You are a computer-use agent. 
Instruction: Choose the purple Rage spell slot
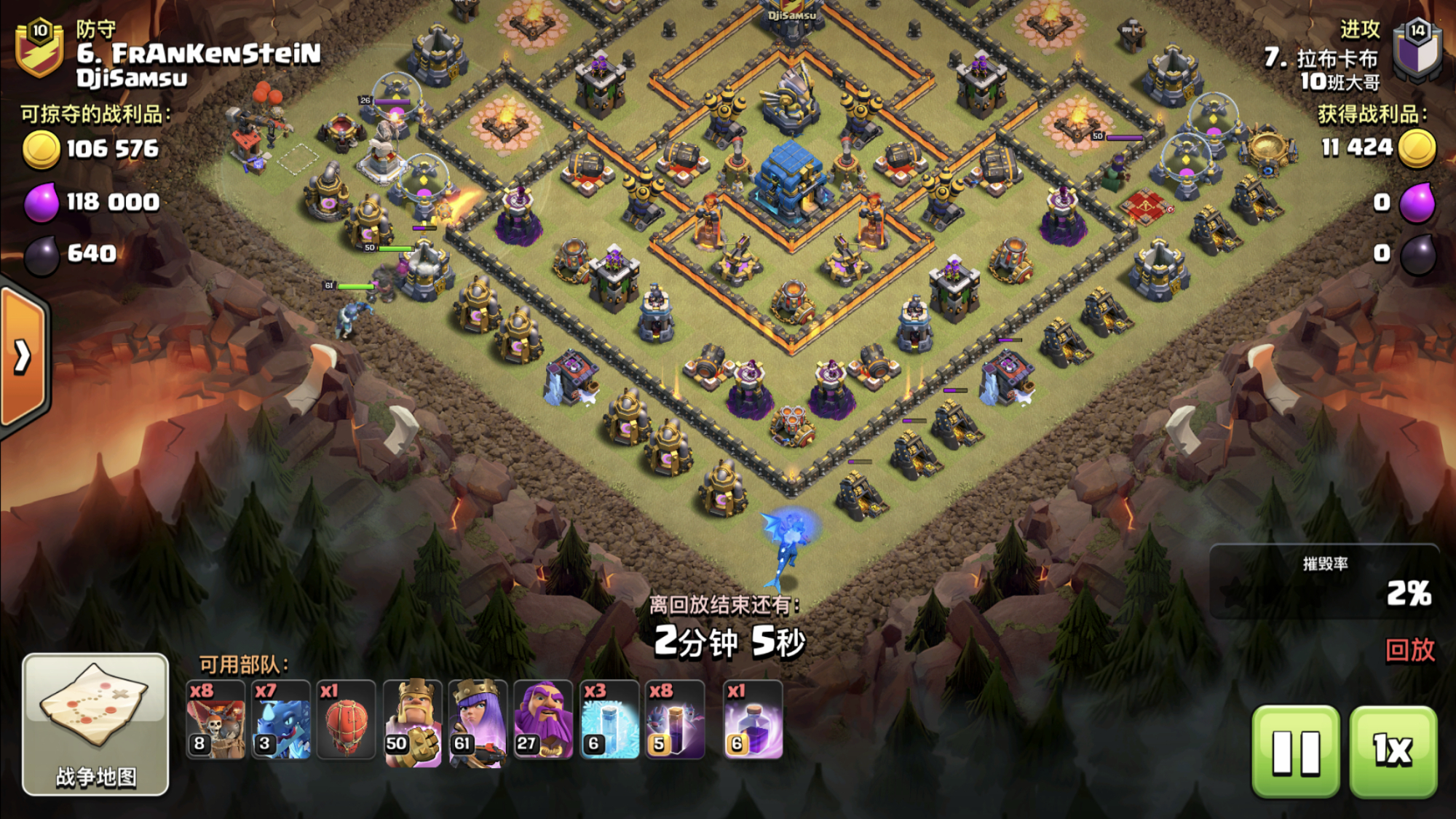[753, 720]
